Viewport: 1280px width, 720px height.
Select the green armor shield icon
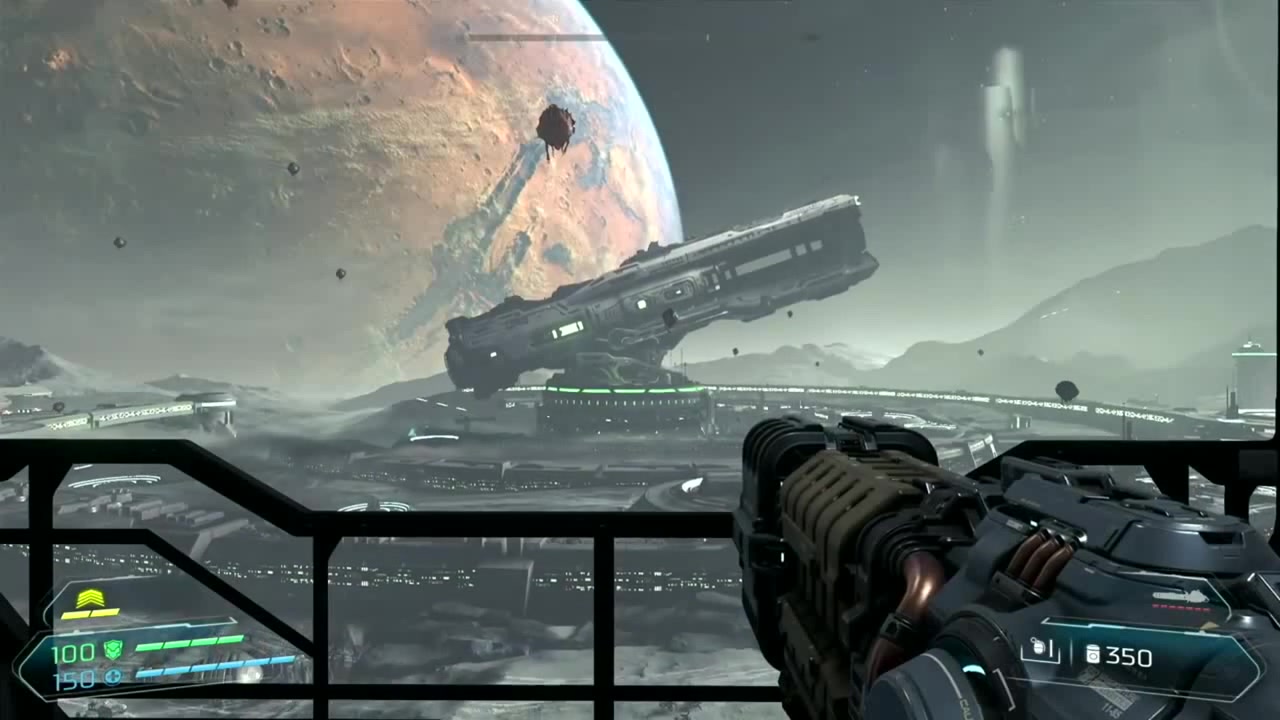click(114, 650)
